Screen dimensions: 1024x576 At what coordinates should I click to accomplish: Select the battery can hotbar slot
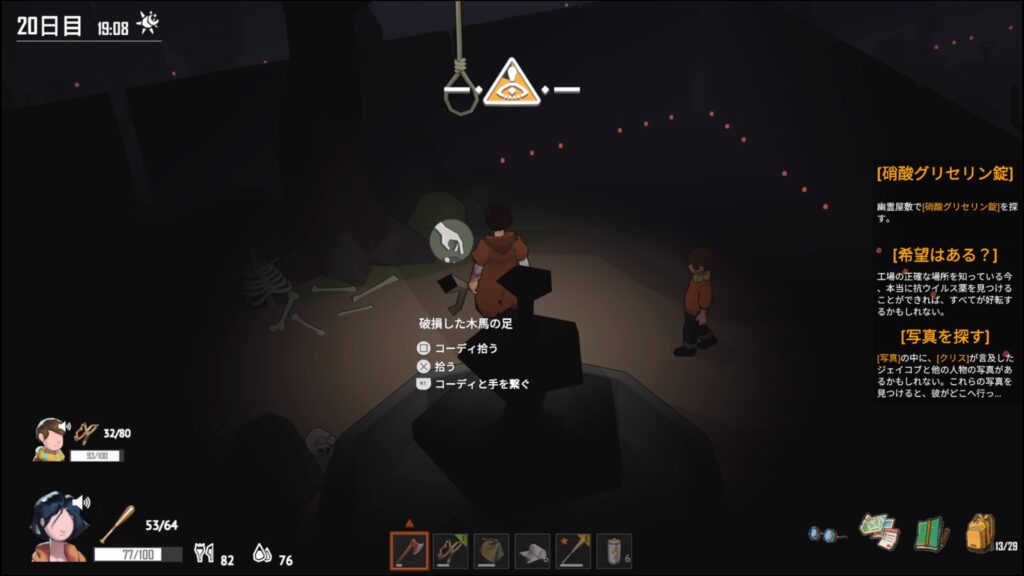coord(614,551)
